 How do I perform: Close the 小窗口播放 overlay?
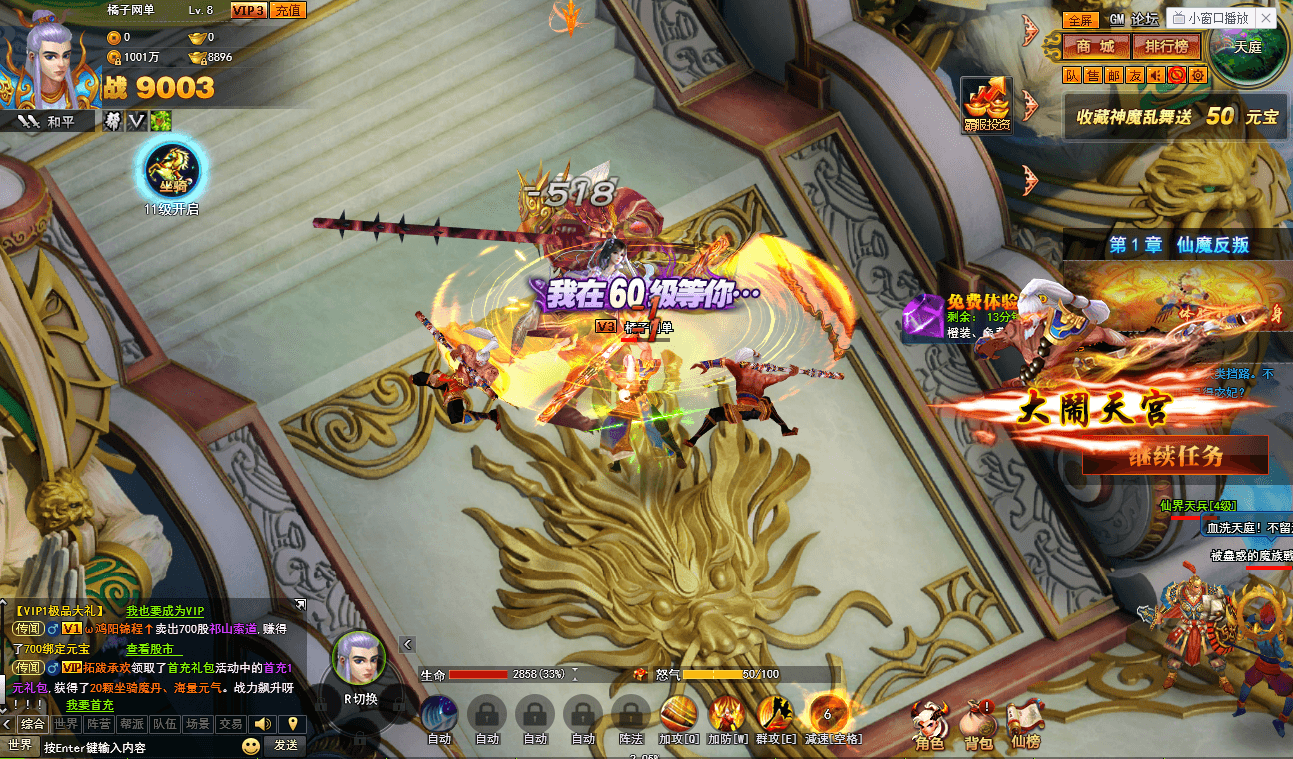coord(1265,18)
